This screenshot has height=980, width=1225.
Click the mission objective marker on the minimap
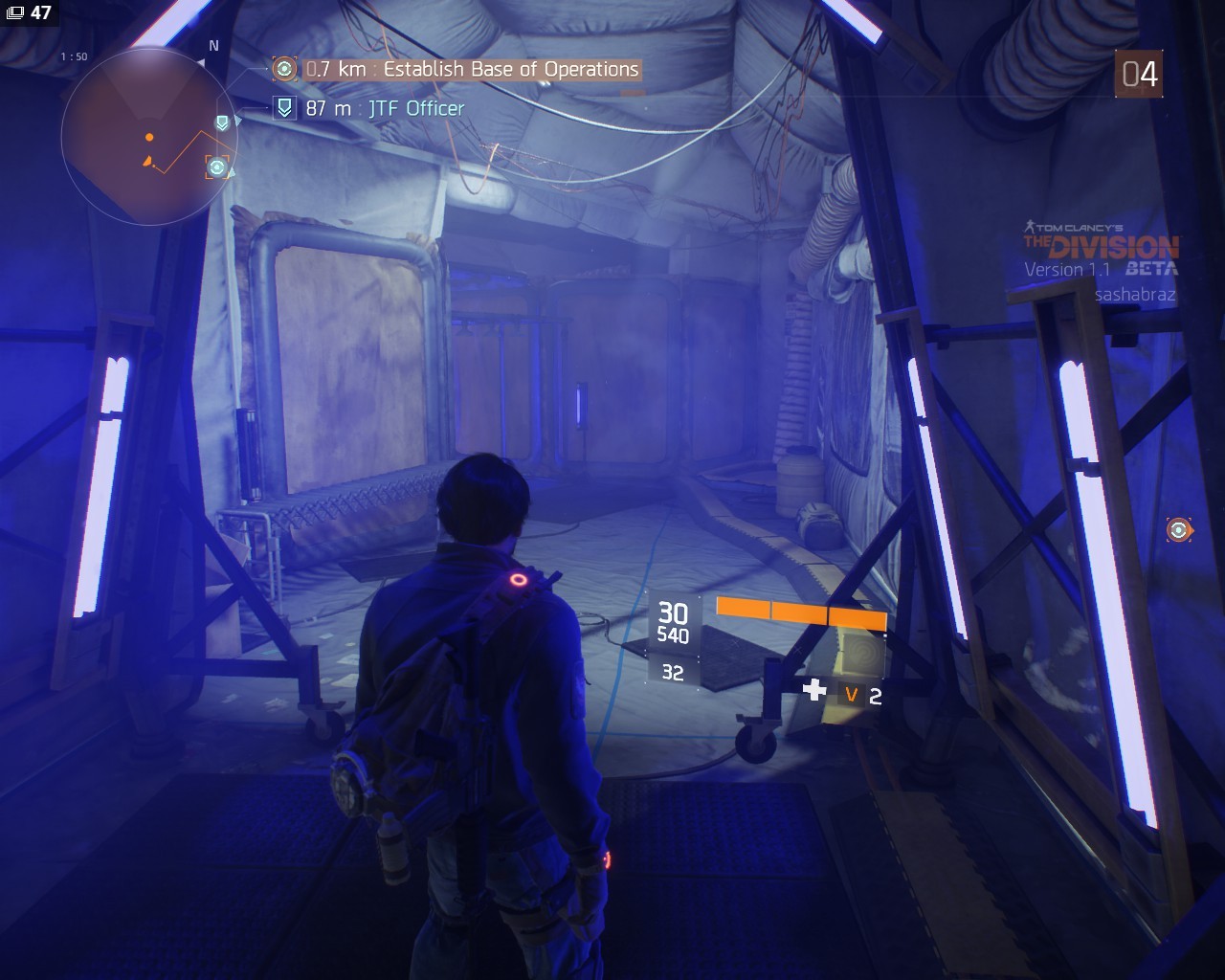(x=217, y=168)
